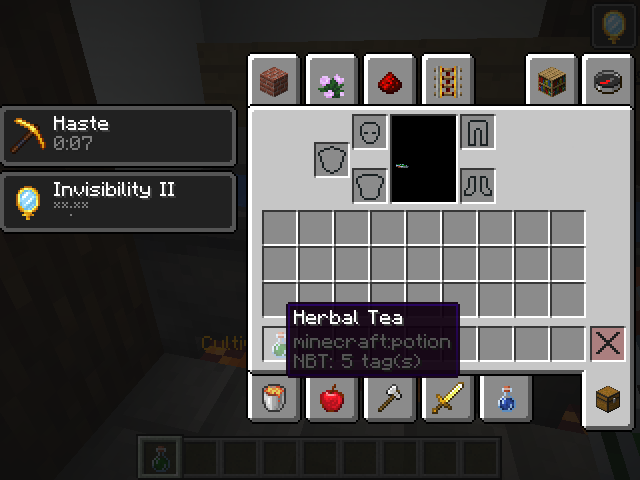
Task: Click the empty chestplate armor slot
Action: (370, 186)
